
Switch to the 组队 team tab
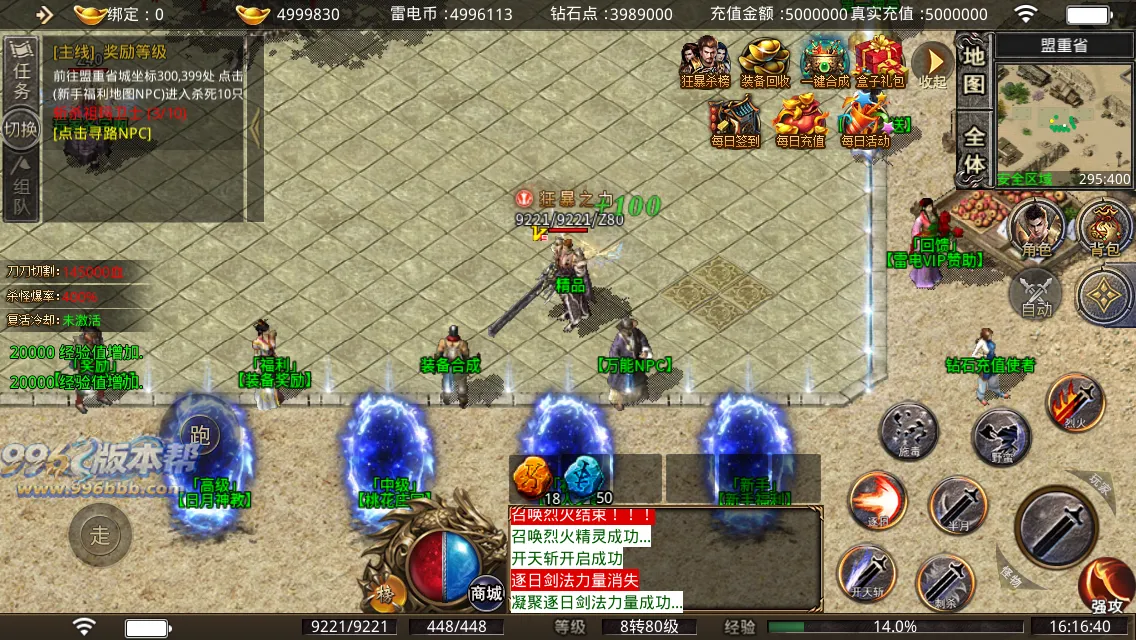pyautogui.click(x=21, y=195)
